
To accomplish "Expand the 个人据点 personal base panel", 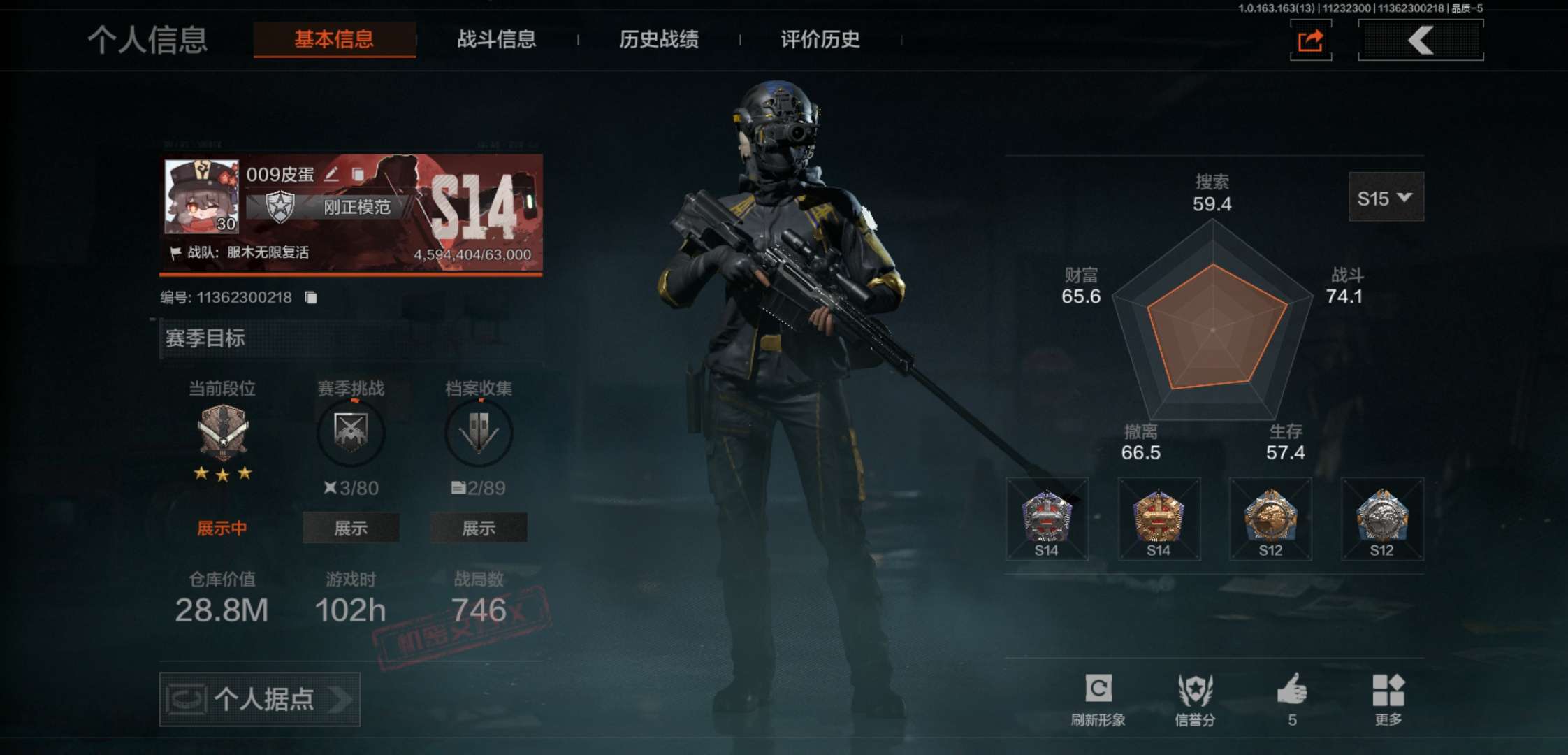I will [x=260, y=698].
